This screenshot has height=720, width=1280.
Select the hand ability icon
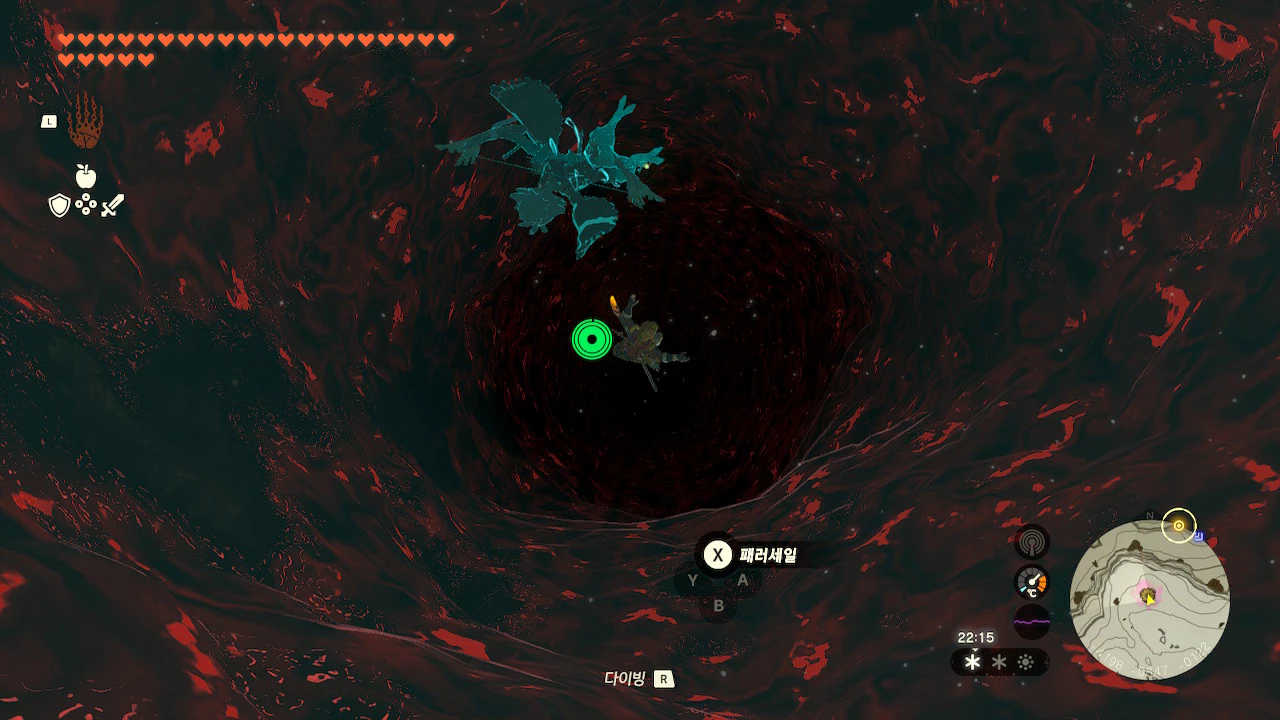pyautogui.click(x=85, y=123)
